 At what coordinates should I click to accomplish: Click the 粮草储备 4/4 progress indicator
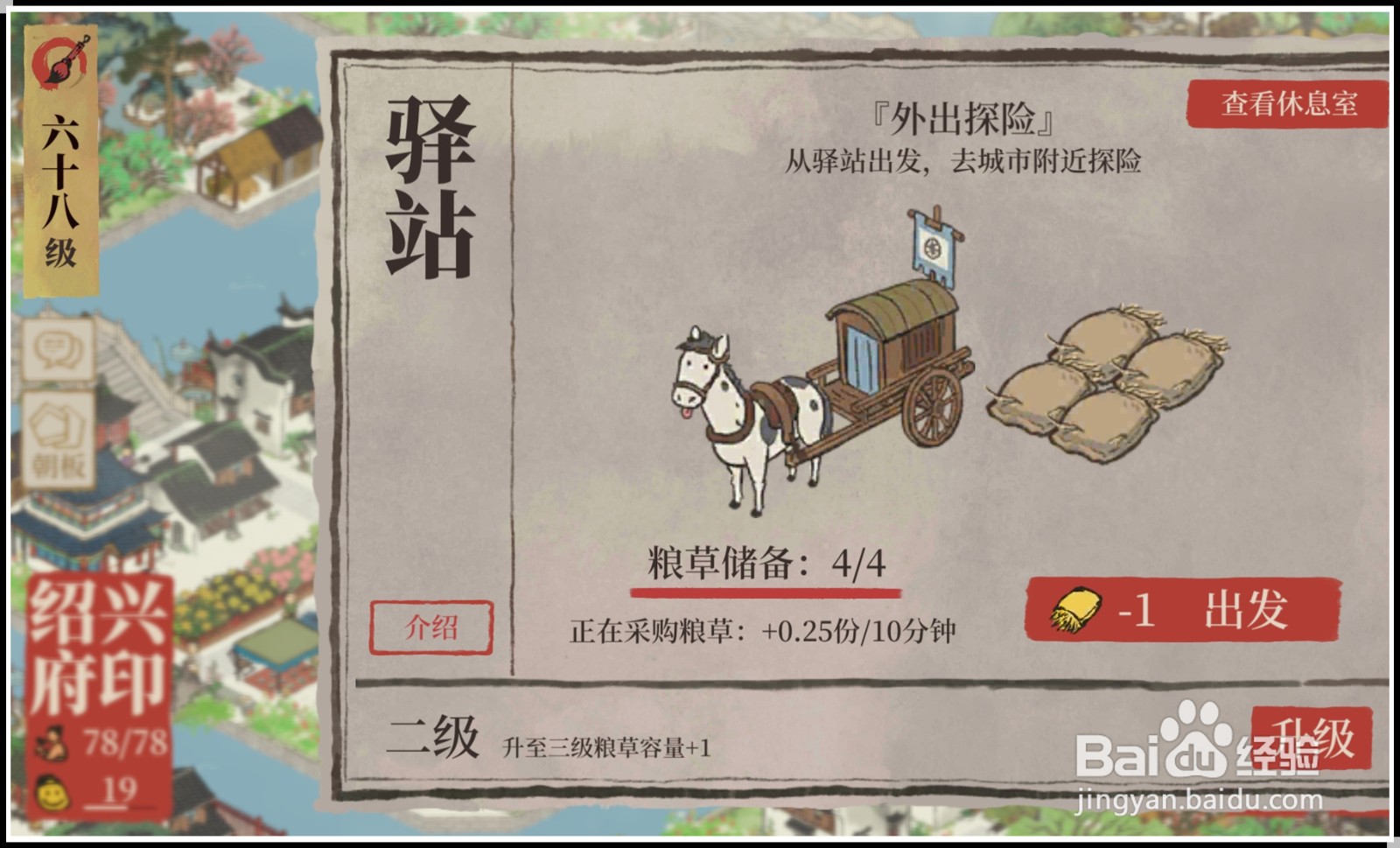coord(766,563)
